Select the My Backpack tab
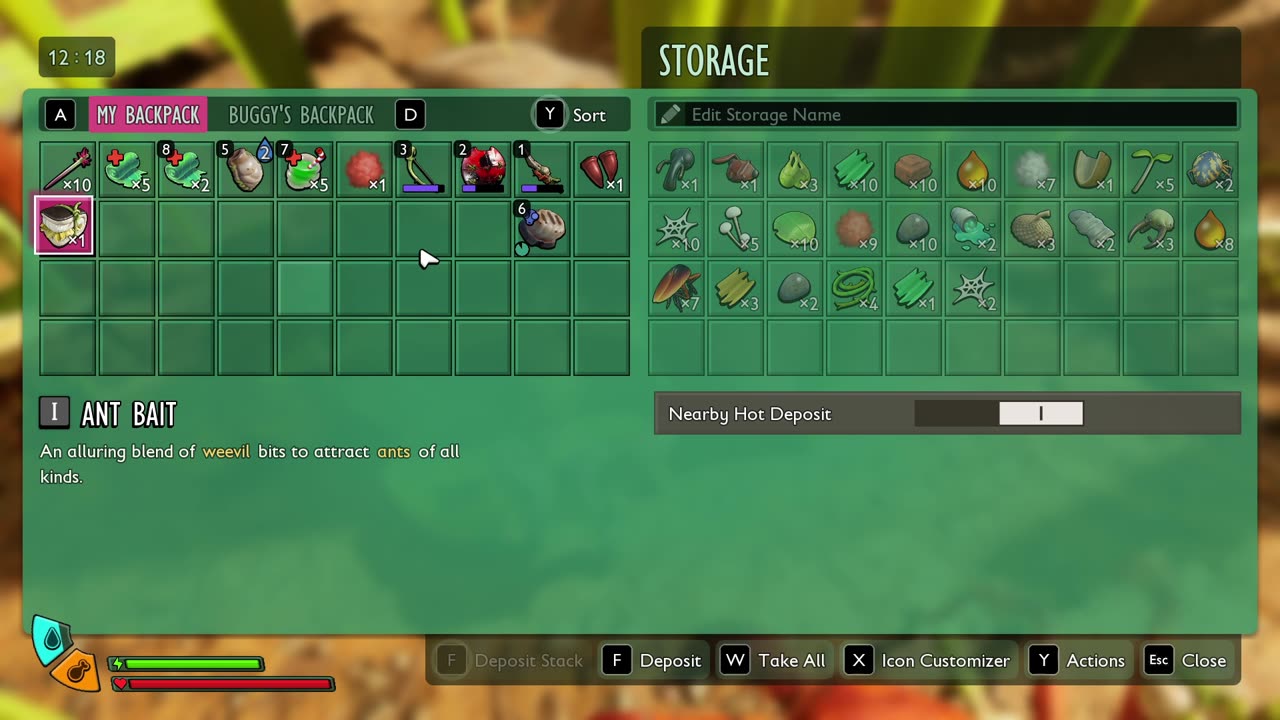 [148, 115]
